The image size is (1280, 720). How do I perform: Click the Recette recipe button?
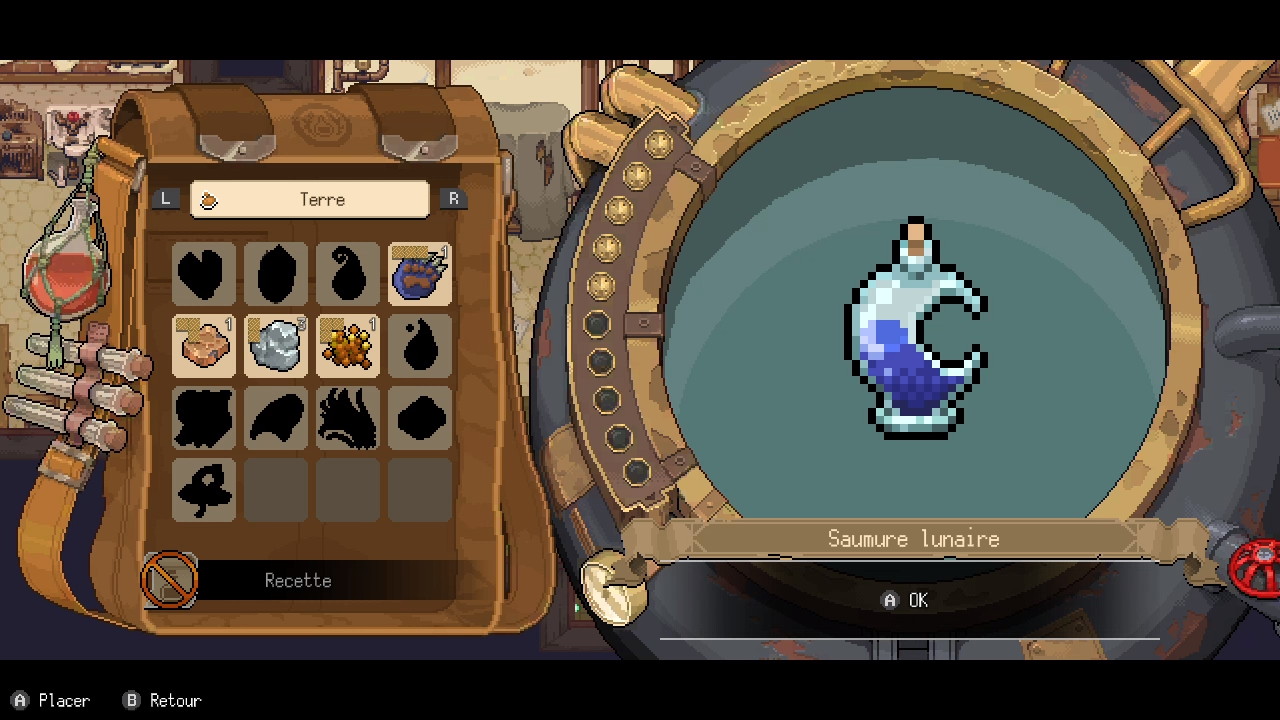(297, 581)
